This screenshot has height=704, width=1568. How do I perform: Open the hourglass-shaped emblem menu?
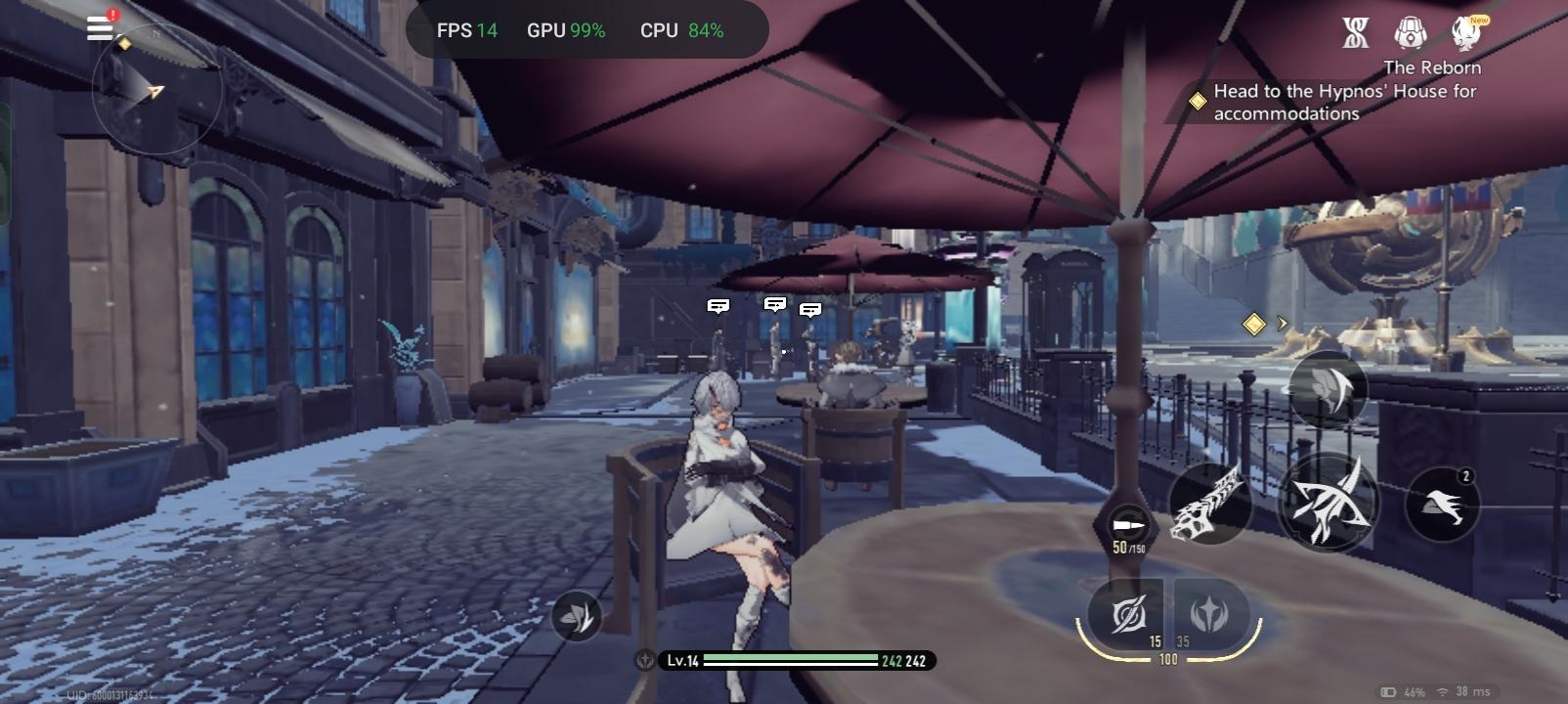click(1355, 33)
